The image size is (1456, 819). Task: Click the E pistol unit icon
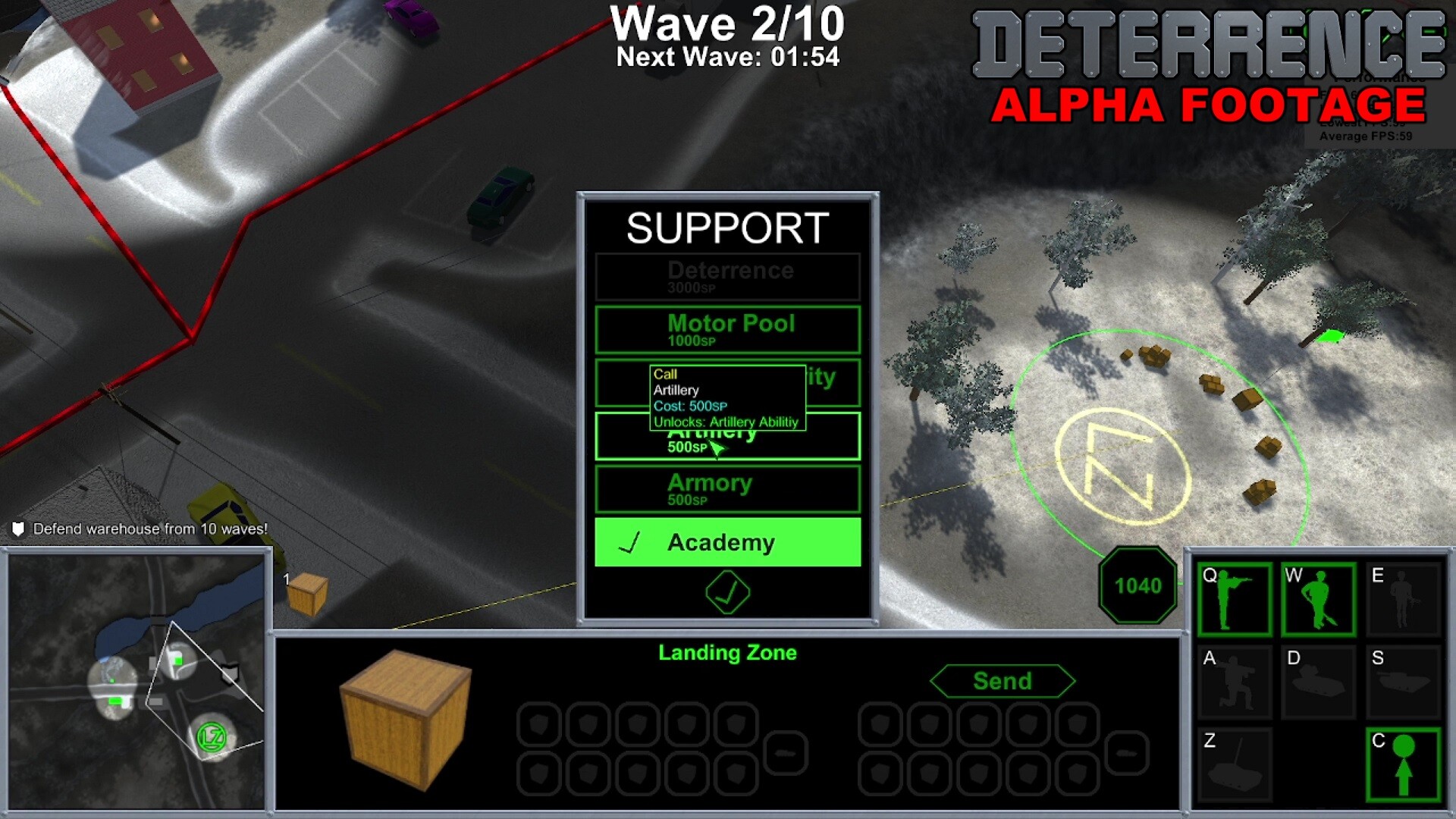tap(1402, 599)
